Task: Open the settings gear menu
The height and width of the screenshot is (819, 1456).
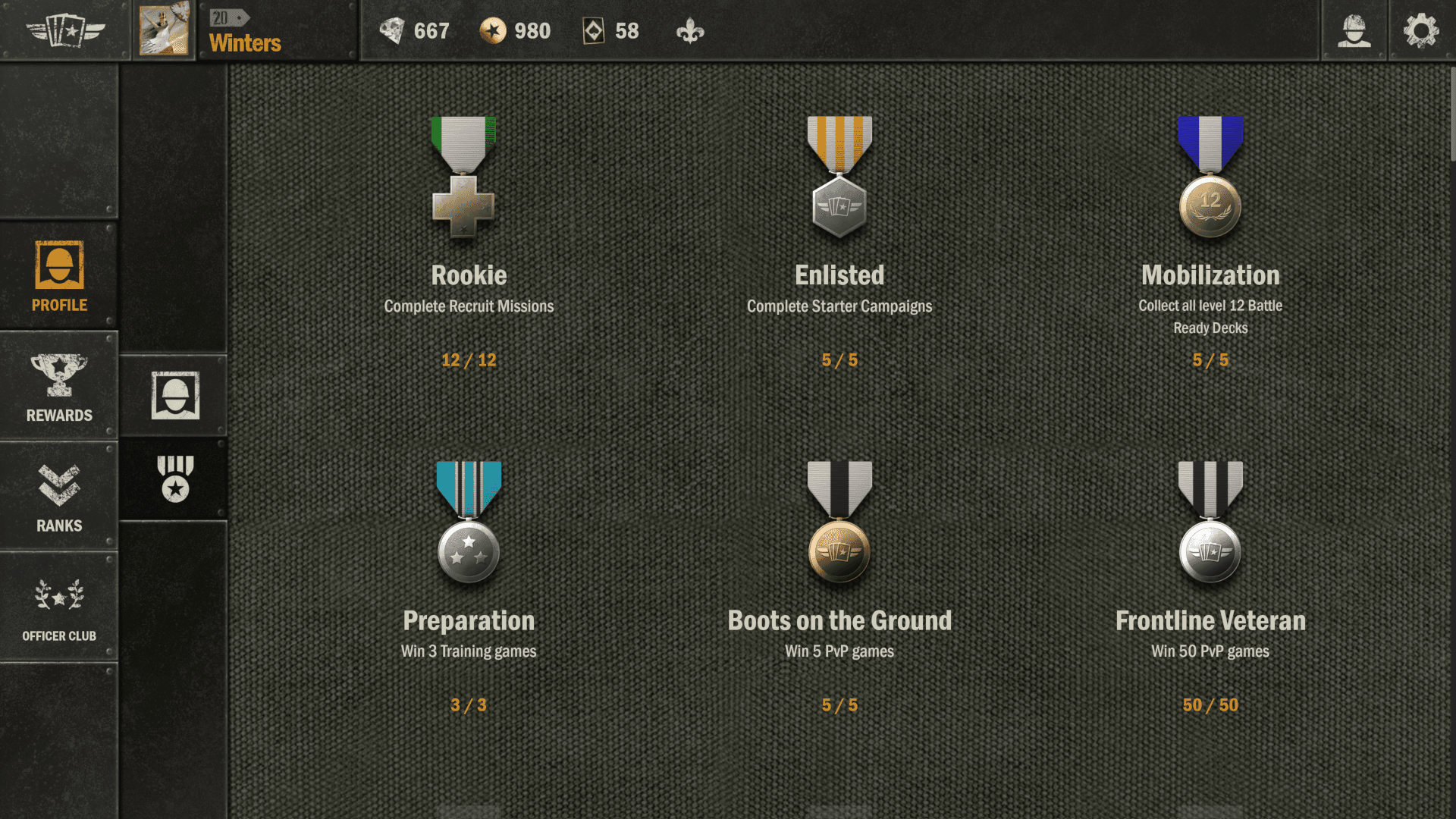Action: click(x=1421, y=31)
